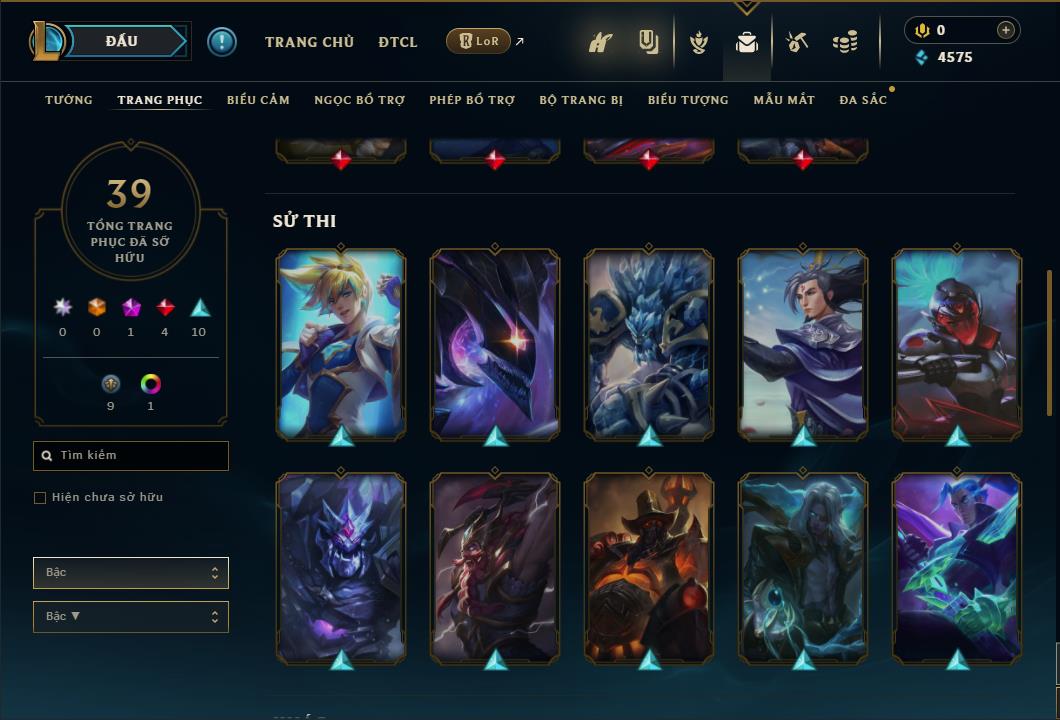Open the ĐTCL game mode page

398,42
